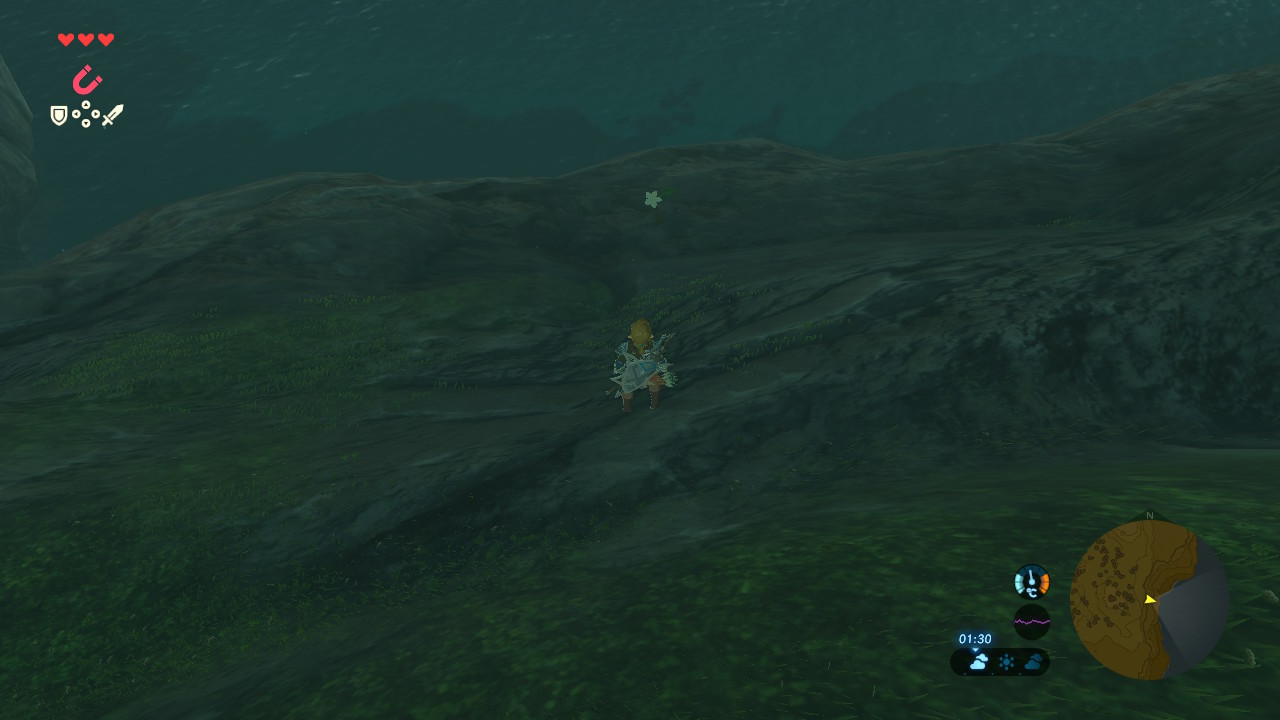Click the yellow player arrow on minimap
Screen dimensions: 1280x720
click(1150, 599)
